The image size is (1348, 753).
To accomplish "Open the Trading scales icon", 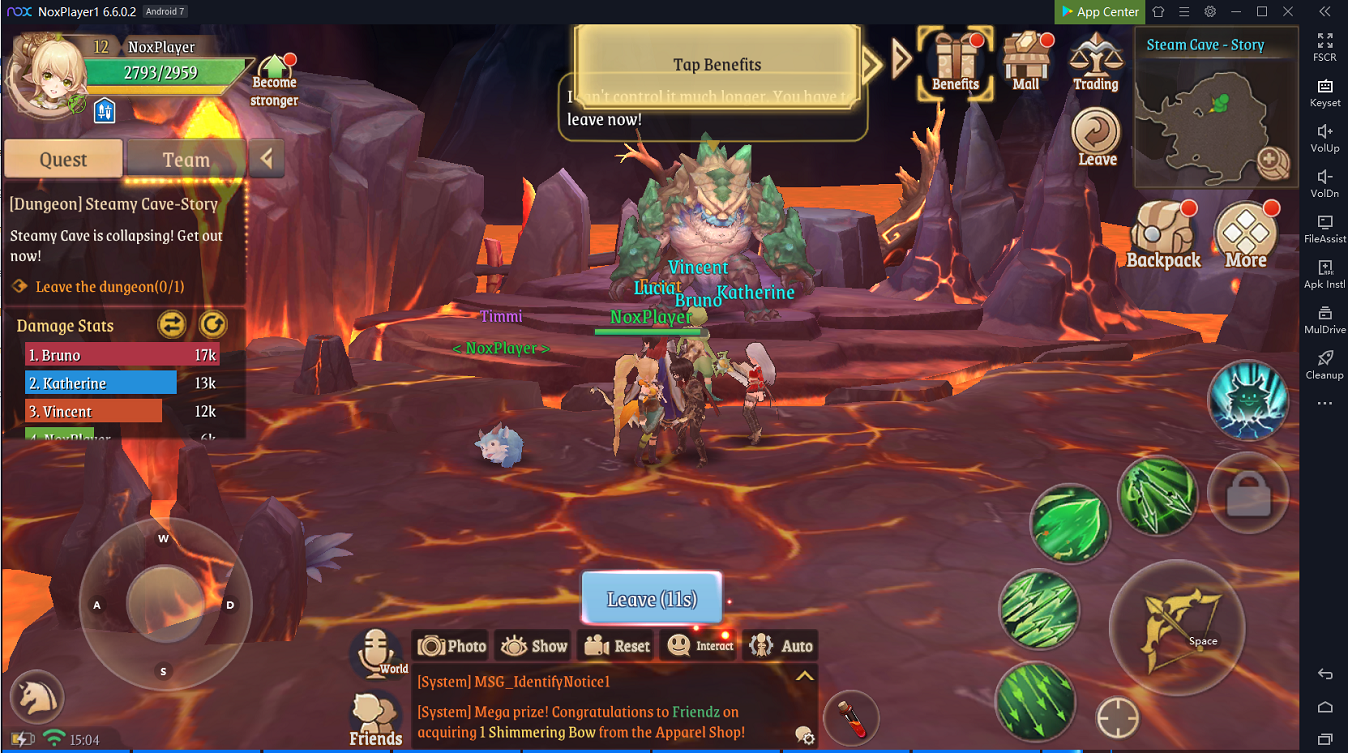I will tap(1096, 62).
